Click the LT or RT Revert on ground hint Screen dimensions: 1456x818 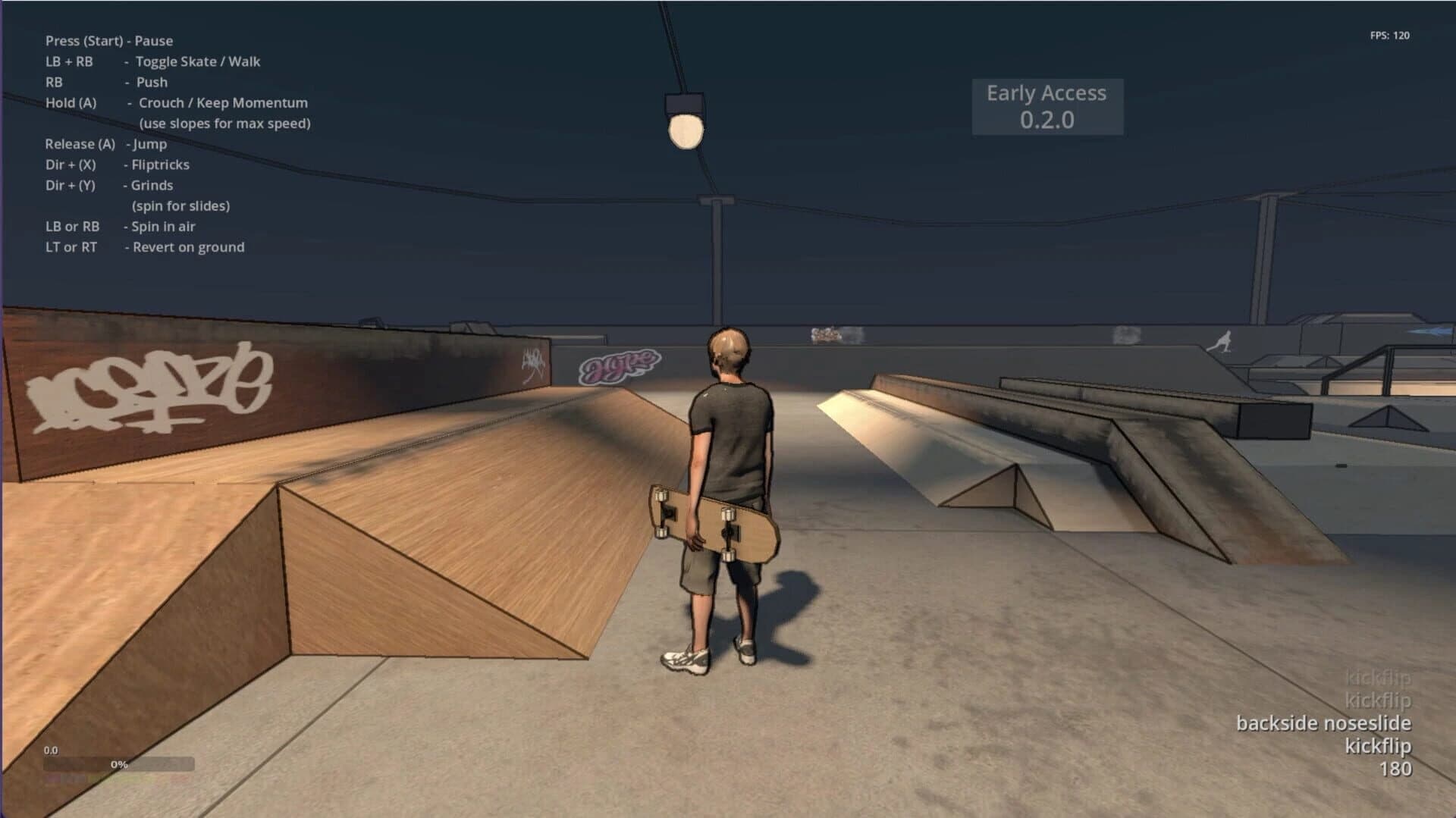point(146,247)
